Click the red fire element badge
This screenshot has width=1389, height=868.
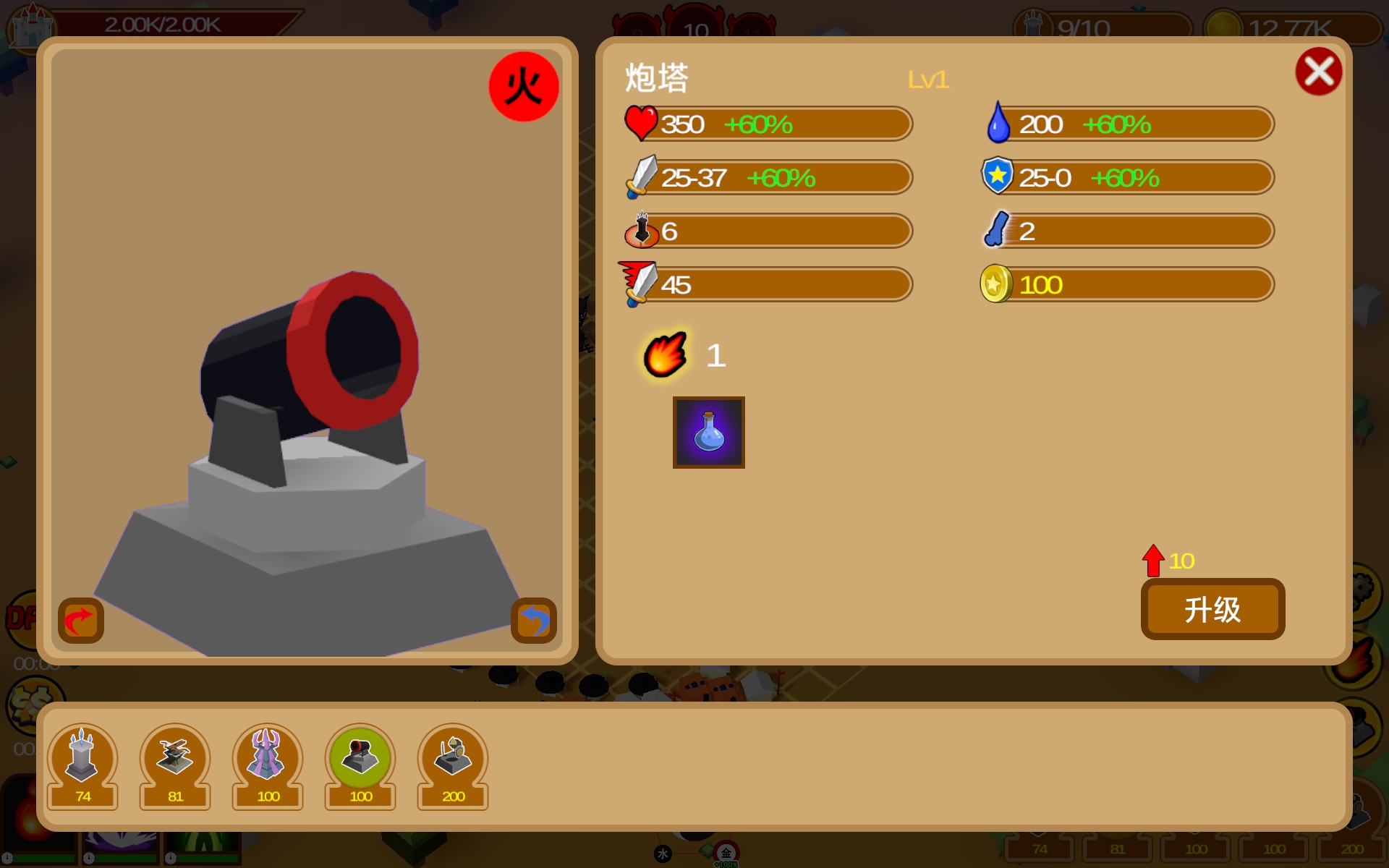[523, 85]
